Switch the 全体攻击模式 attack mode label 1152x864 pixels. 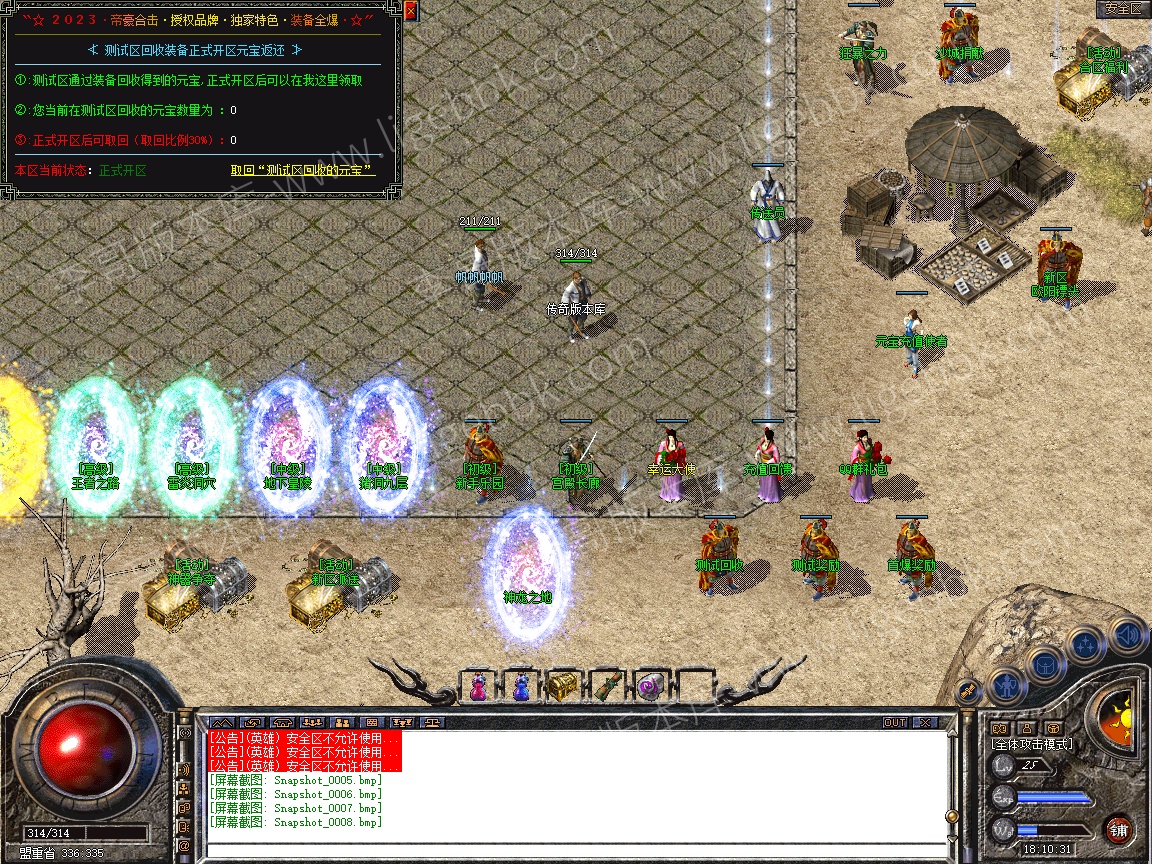point(1030,744)
